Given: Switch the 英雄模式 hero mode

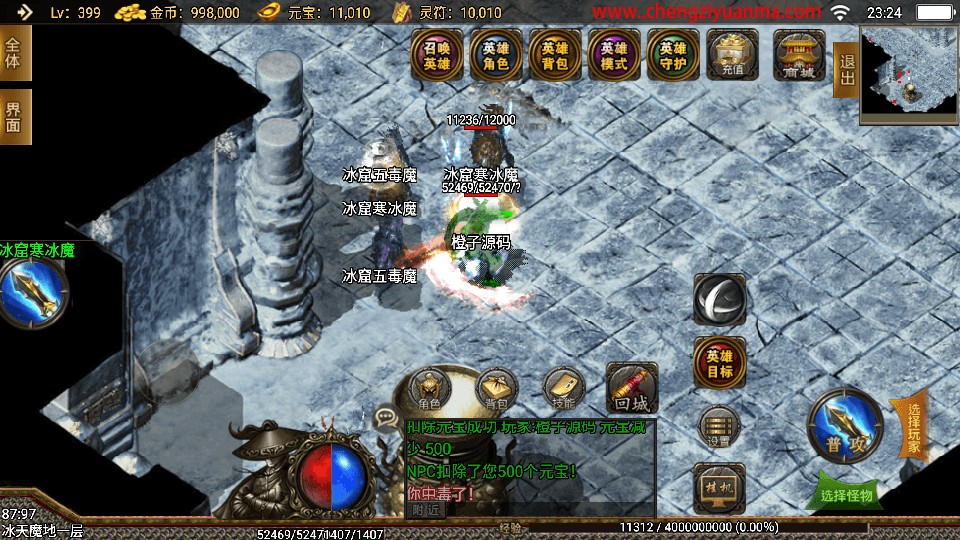Looking at the screenshot, I should pos(614,56).
